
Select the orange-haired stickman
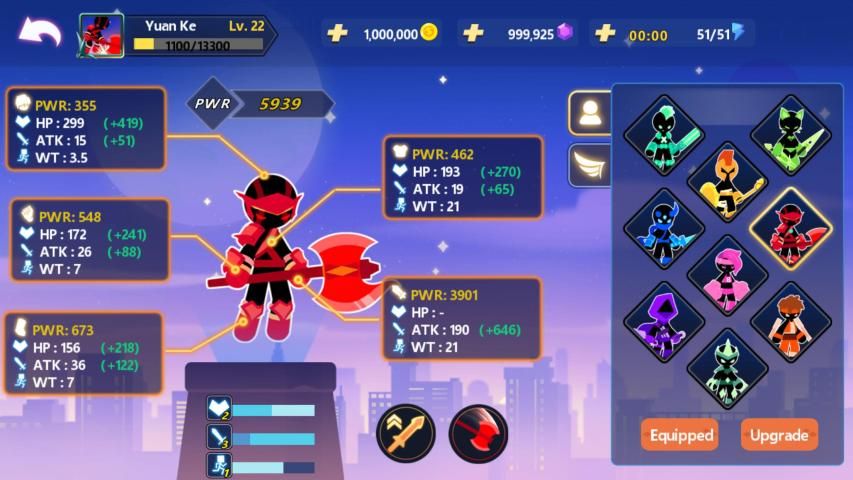pos(790,322)
